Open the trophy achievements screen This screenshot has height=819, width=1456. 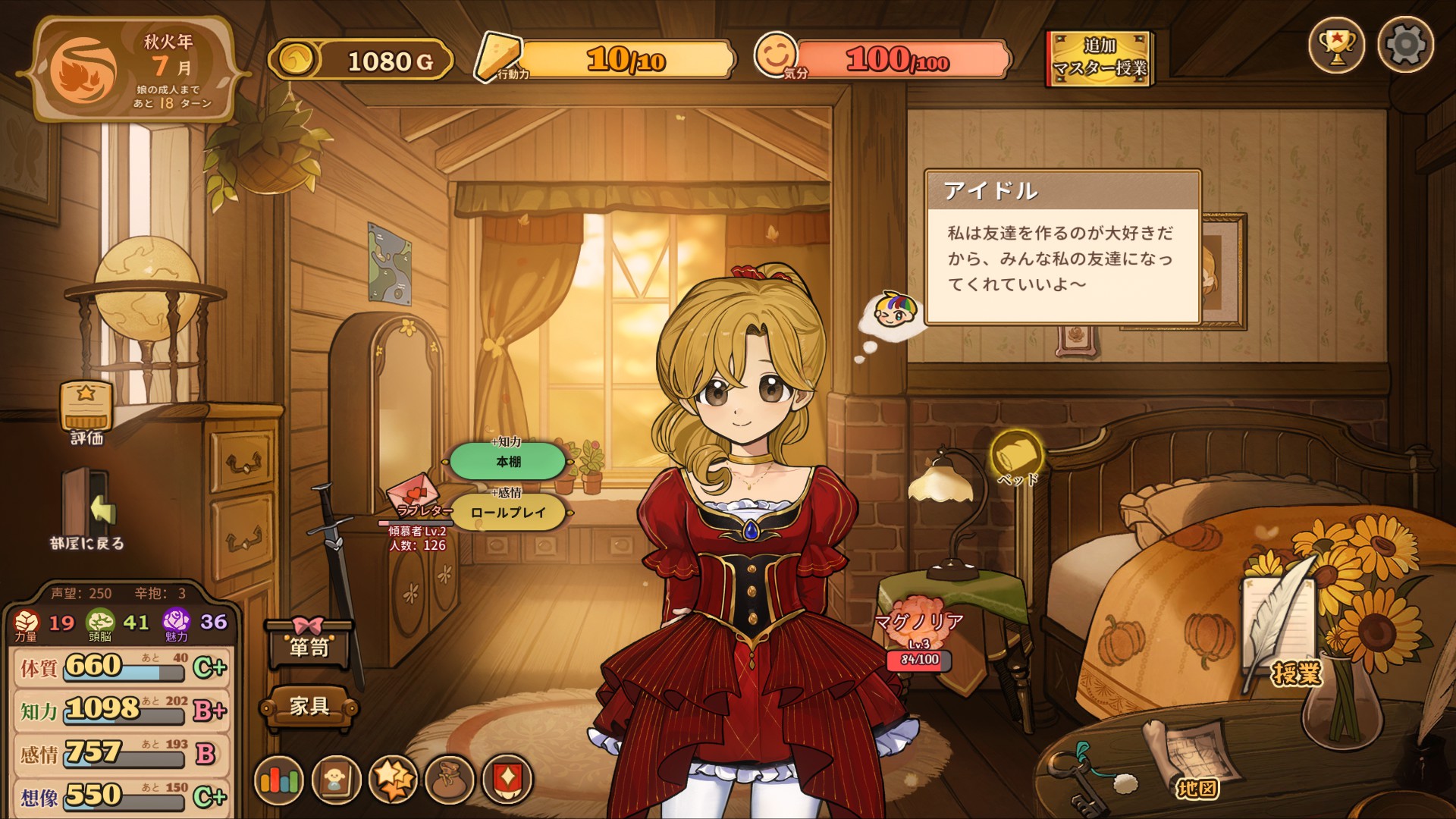[x=1336, y=45]
